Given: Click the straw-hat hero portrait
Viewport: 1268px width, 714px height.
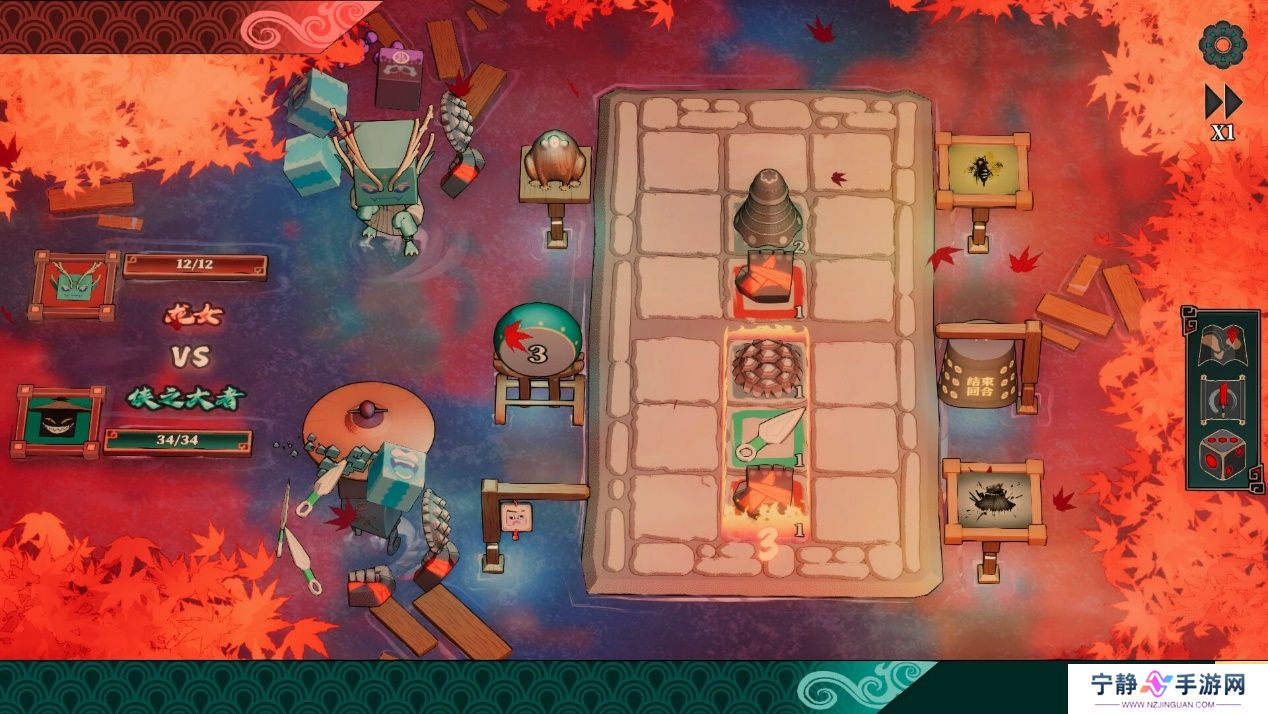Looking at the screenshot, I should (58, 420).
